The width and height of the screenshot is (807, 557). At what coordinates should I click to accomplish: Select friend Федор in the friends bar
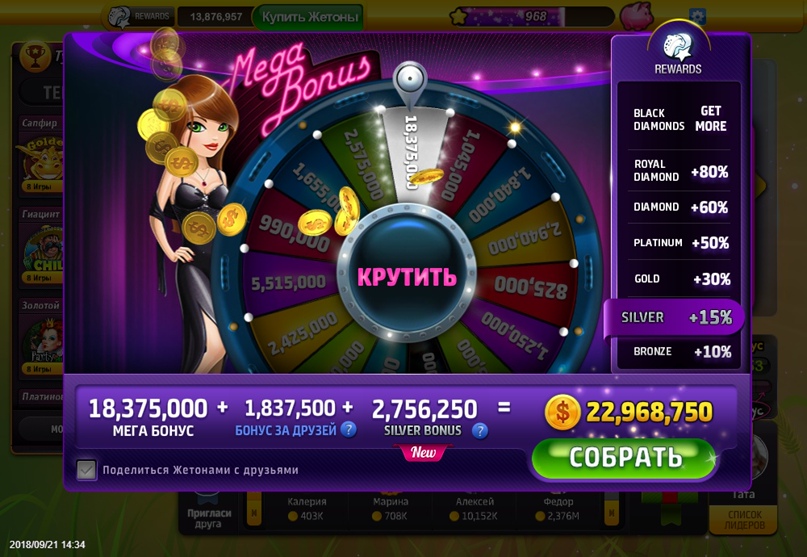(x=557, y=508)
